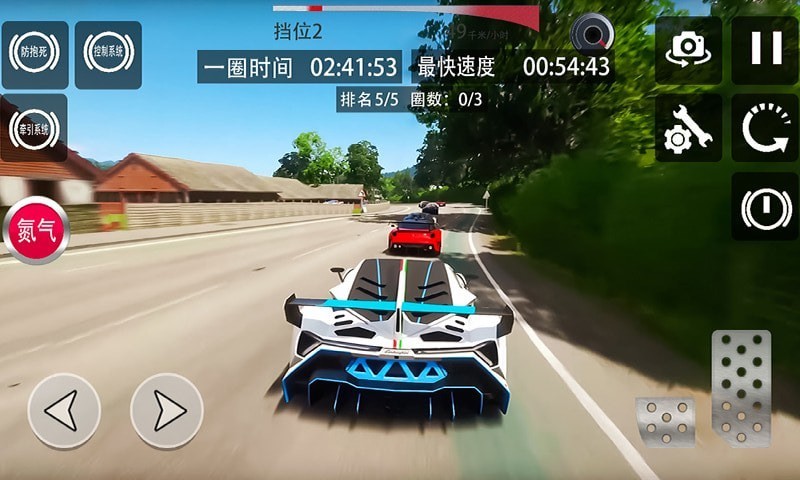Toggle the 防抱死 anti-lock brake button
Screen dimensions: 800x480
coord(34,54)
